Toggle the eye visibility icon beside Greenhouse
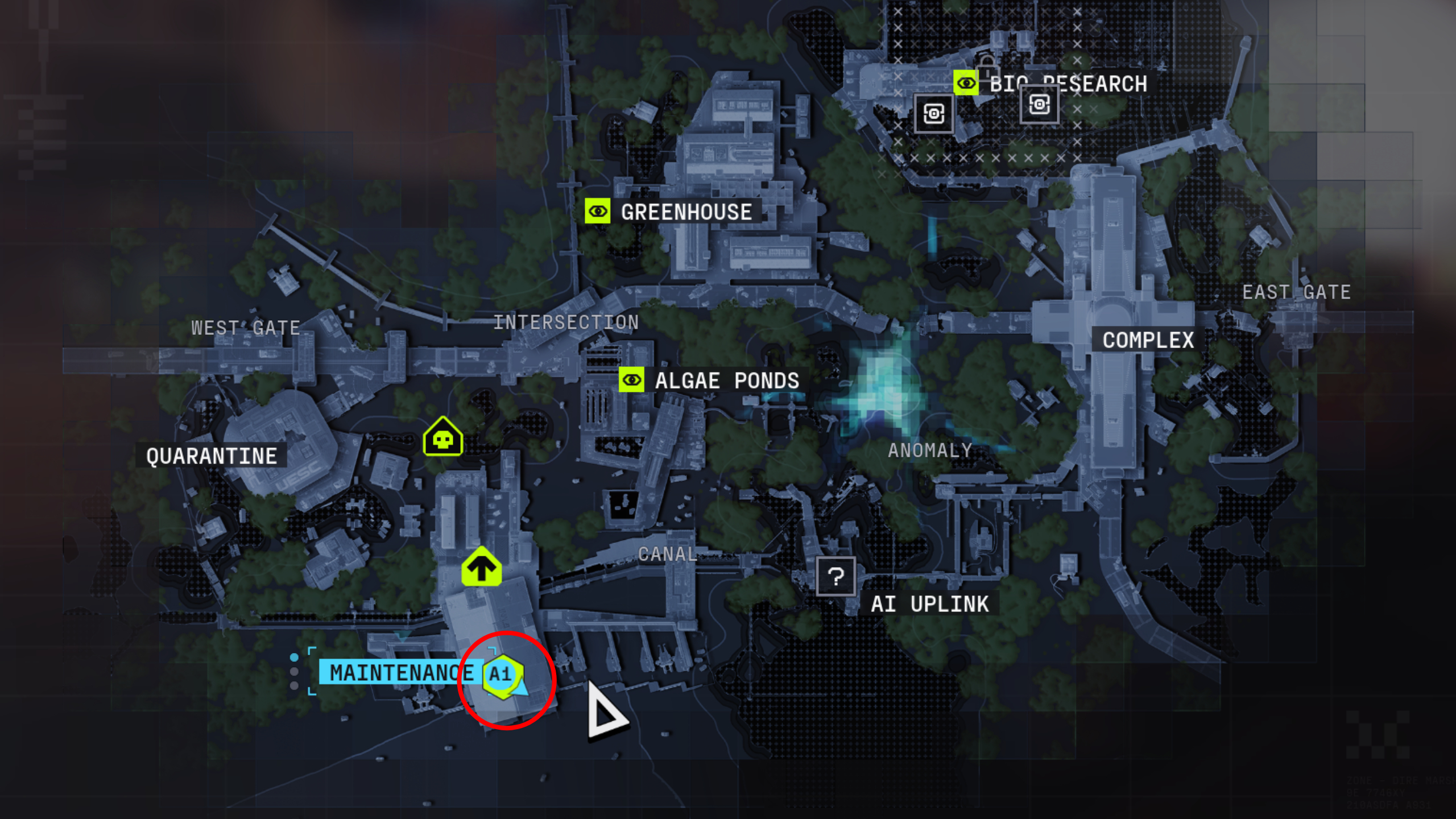 597,212
